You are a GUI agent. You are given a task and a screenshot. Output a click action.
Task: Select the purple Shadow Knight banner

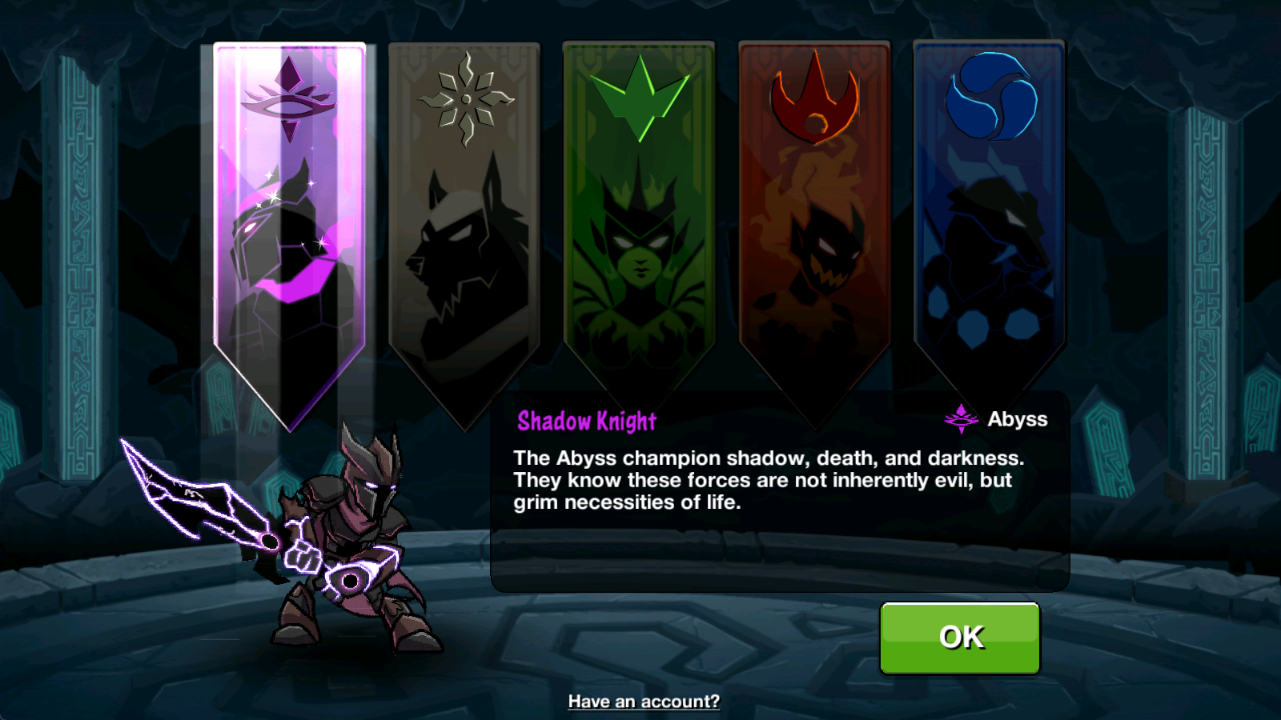(x=290, y=230)
